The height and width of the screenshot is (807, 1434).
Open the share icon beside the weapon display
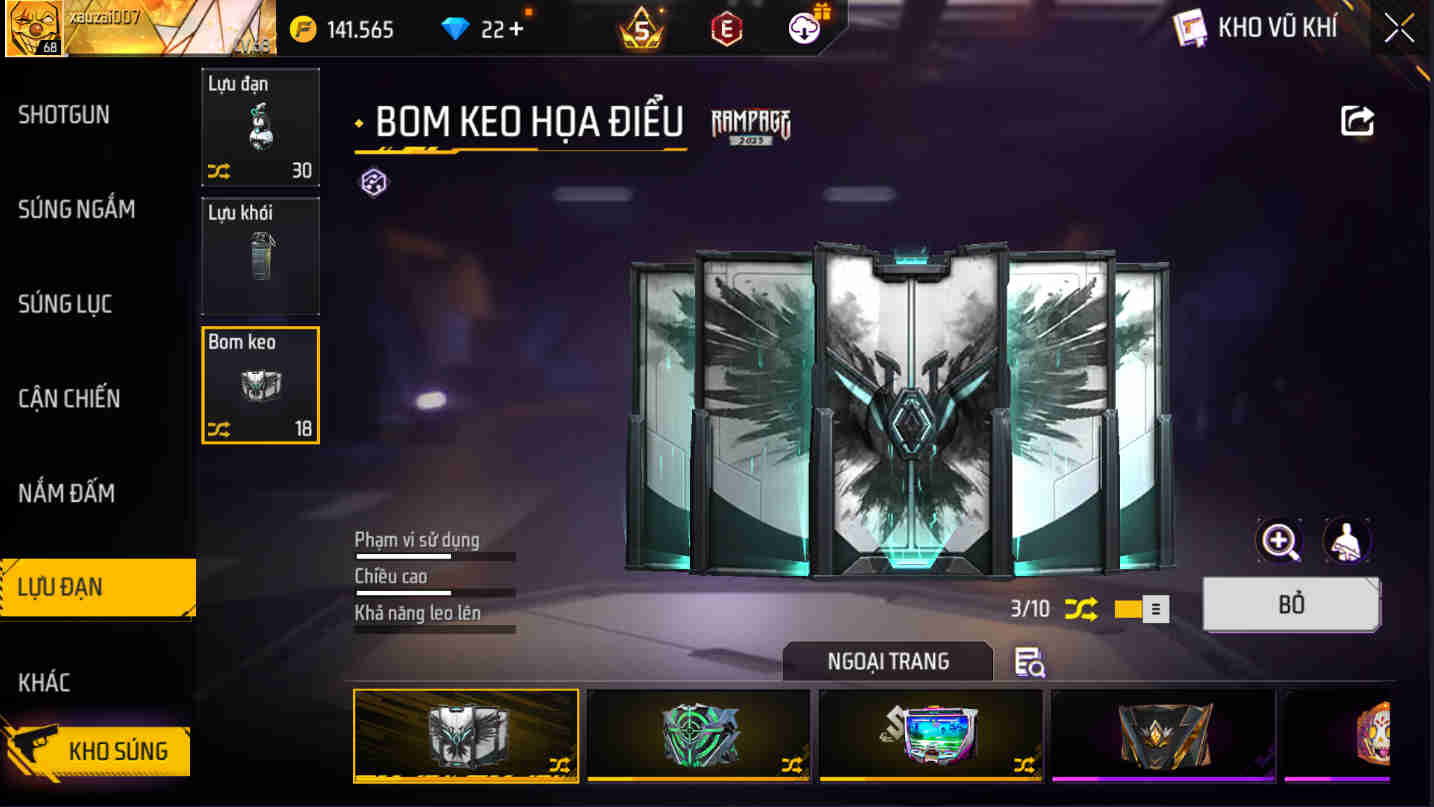pyautogui.click(x=1357, y=120)
